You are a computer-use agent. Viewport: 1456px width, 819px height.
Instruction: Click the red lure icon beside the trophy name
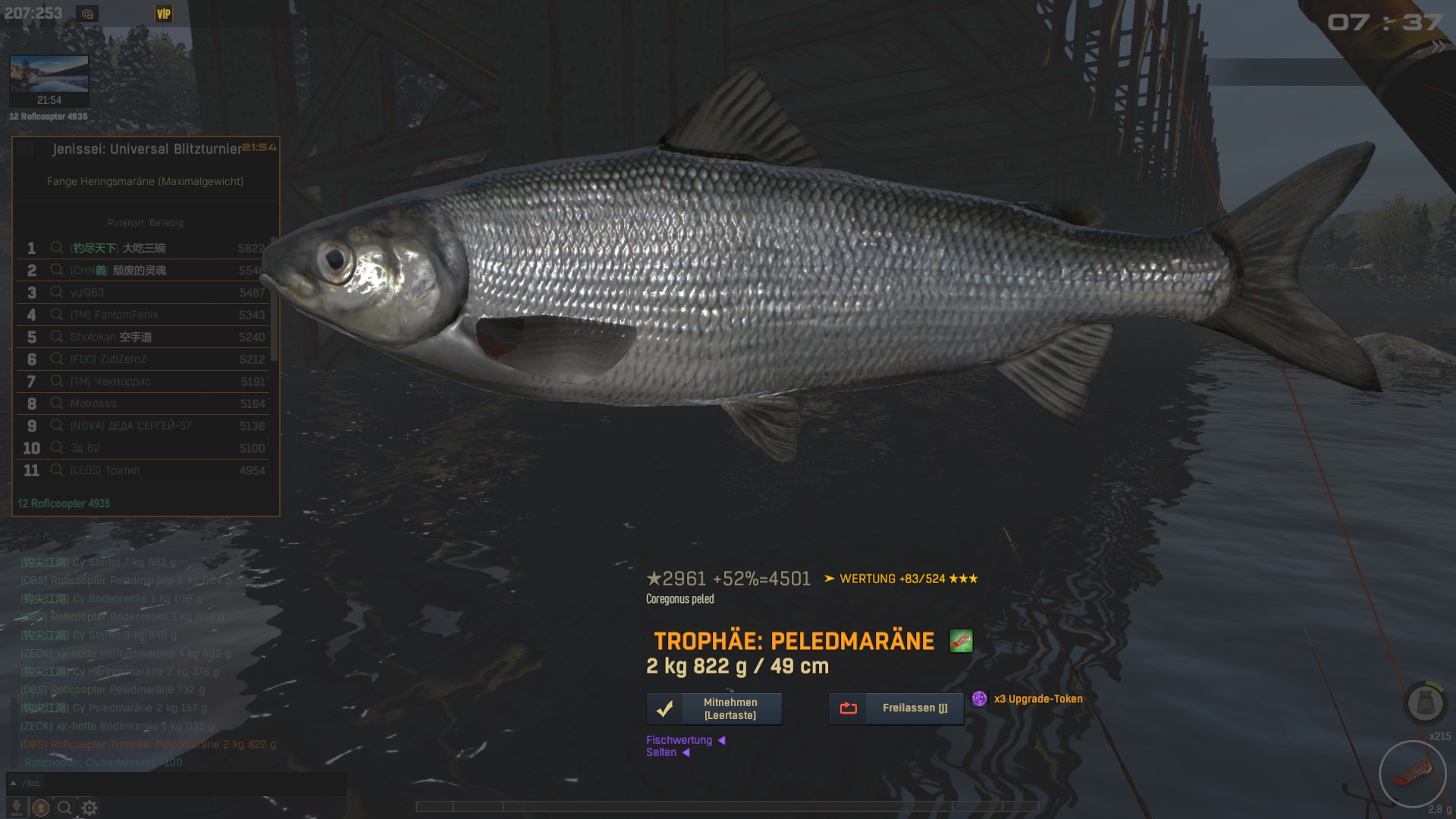tap(960, 641)
